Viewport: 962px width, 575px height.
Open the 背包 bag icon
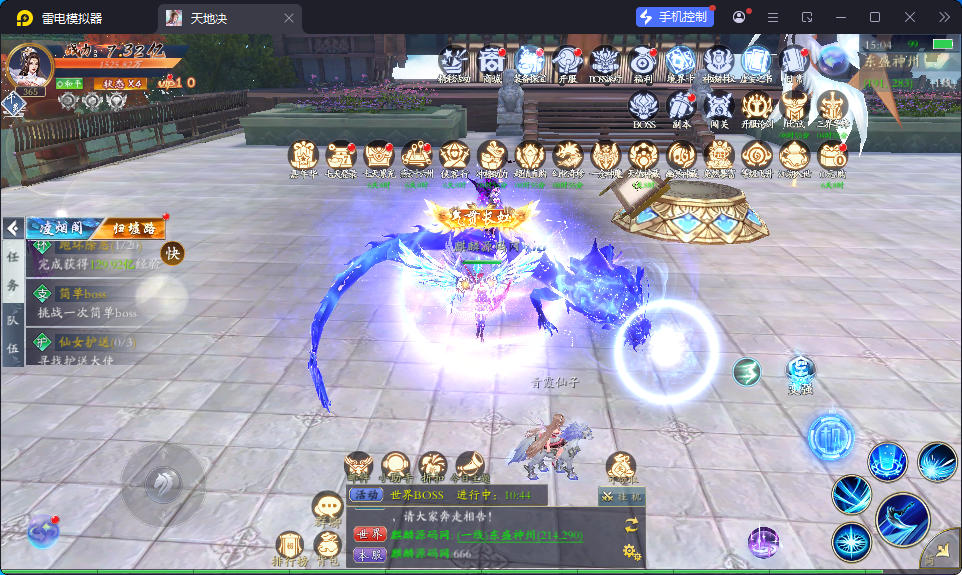point(326,545)
